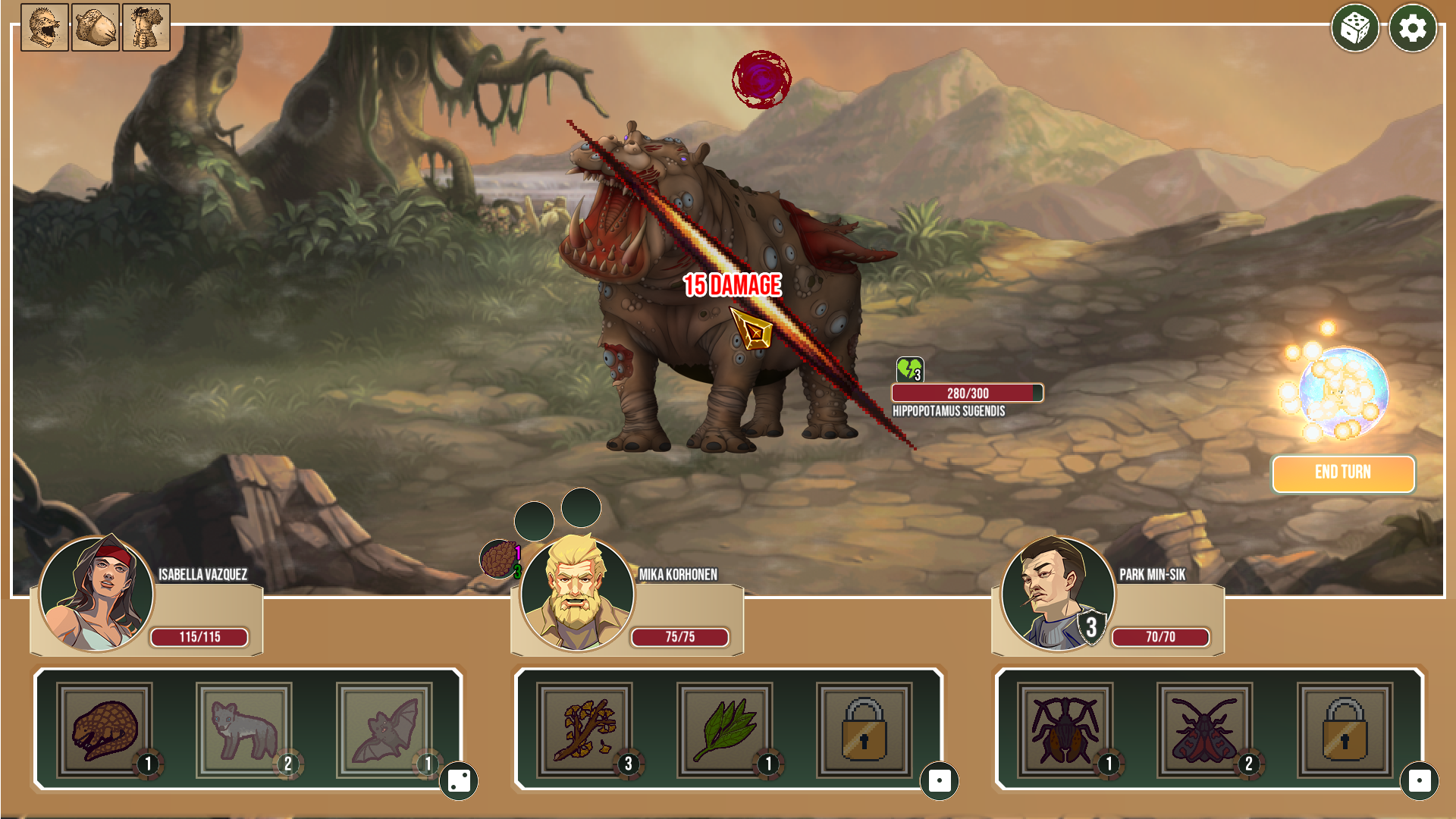Use Park's beetle ability slot
The width and height of the screenshot is (1456, 819).
pyautogui.click(x=1065, y=730)
